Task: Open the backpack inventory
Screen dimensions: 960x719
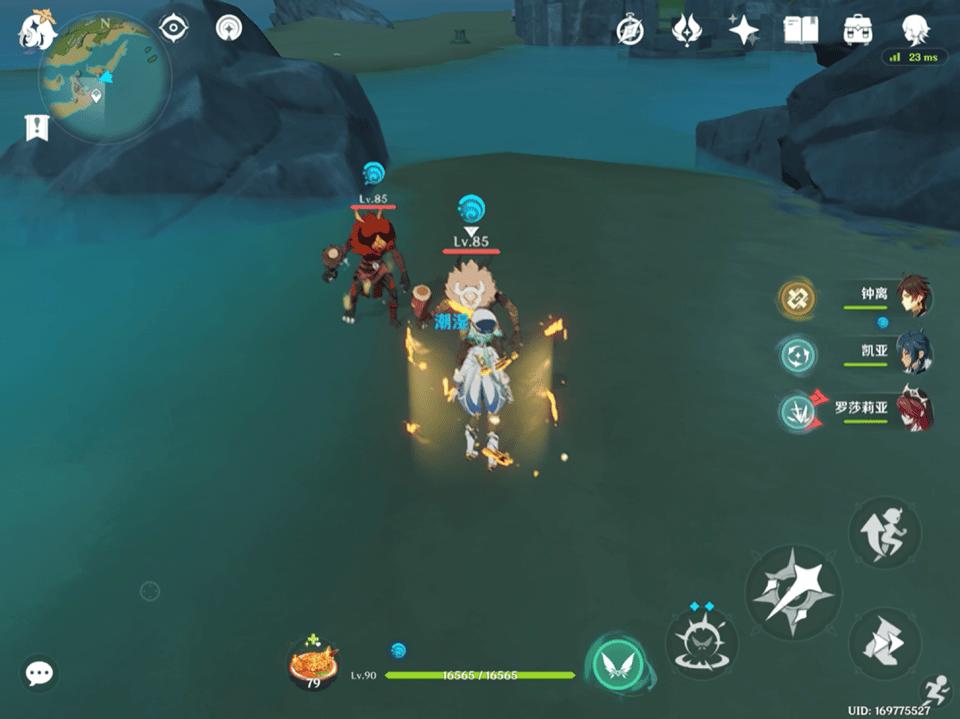Action: pyautogui.click(x=857, y=31)
